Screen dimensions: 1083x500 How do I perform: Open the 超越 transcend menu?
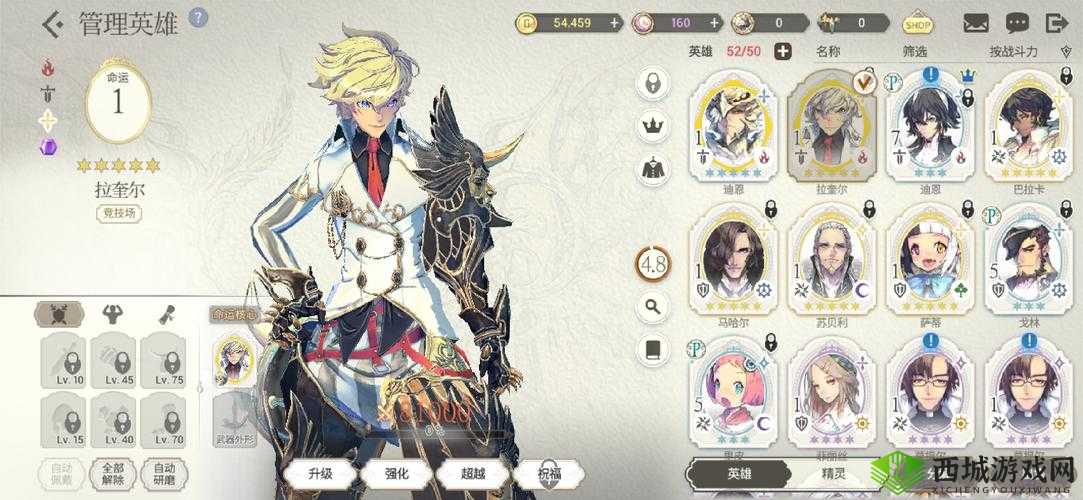point(468,472)
